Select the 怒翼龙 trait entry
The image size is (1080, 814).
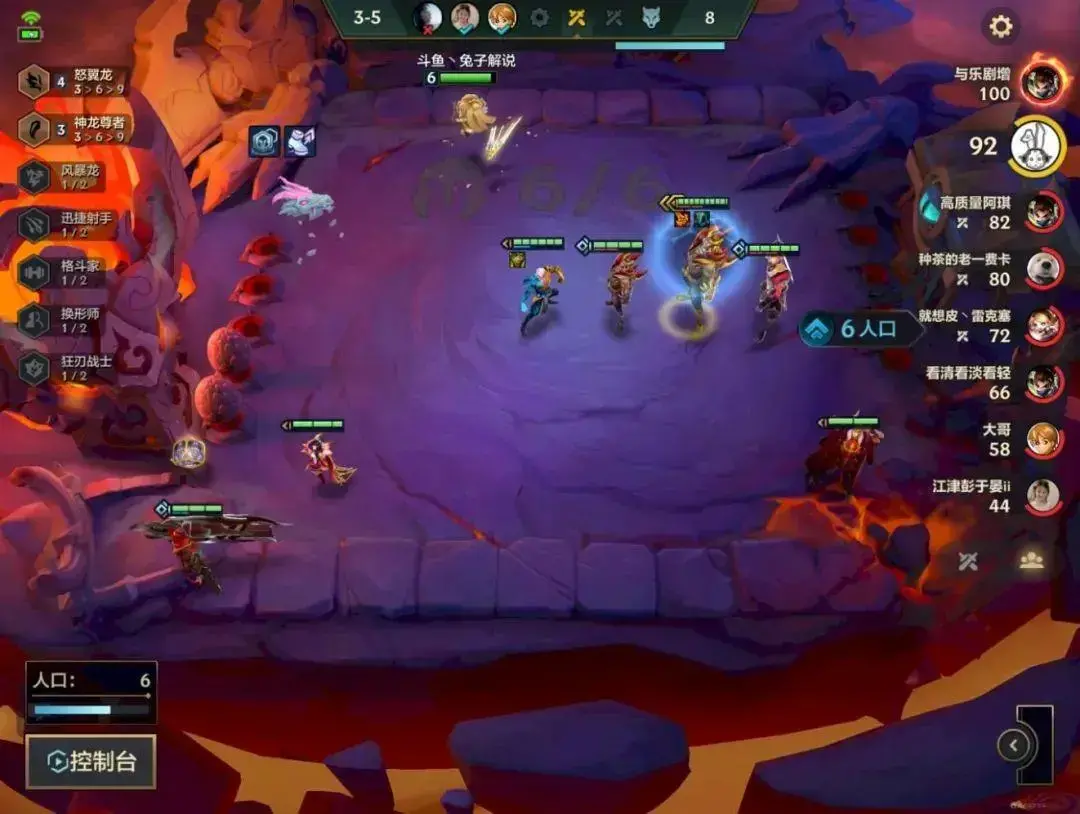click(73, 82)
